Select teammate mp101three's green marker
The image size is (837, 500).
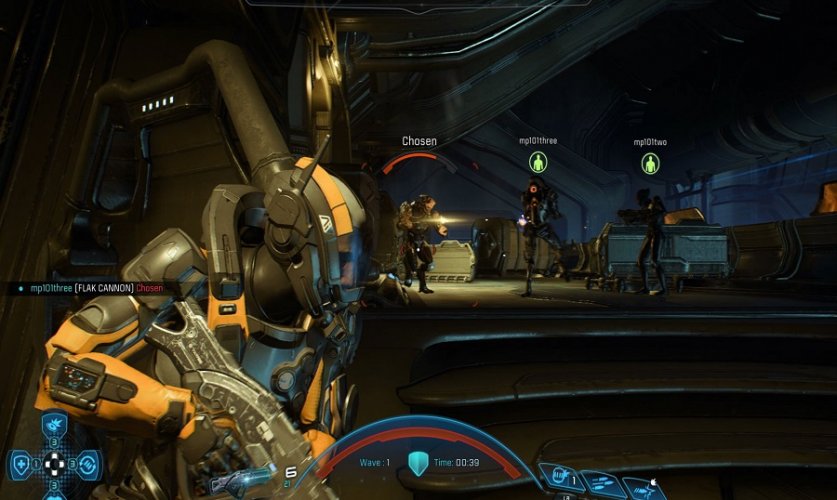[537, 162]
